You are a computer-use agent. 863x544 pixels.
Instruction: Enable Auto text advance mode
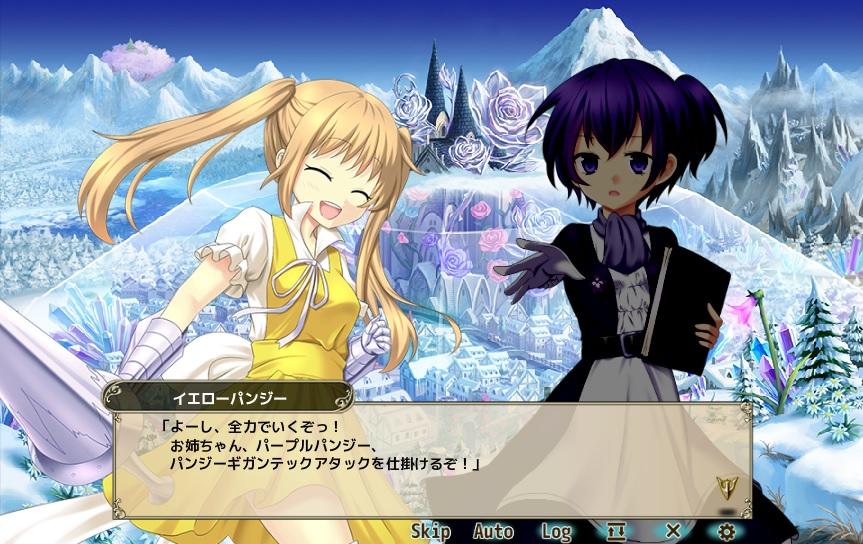[x=493, y=531]
